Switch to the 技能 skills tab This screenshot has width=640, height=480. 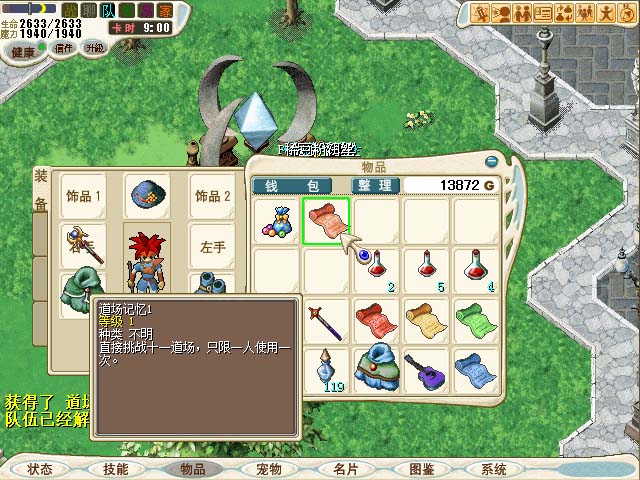point(115,469)
